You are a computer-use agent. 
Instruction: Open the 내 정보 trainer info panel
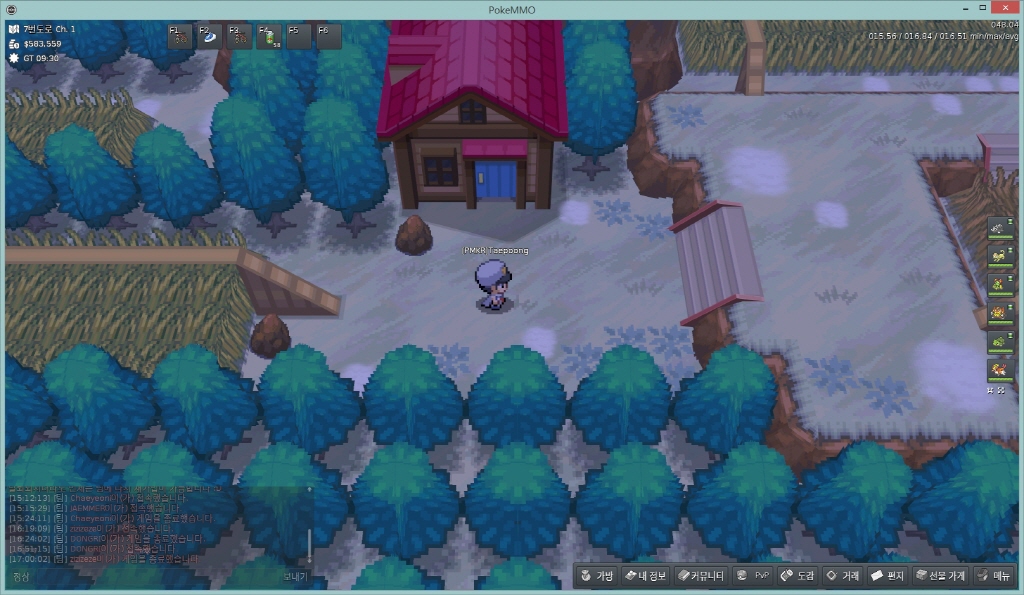[645, 576]
